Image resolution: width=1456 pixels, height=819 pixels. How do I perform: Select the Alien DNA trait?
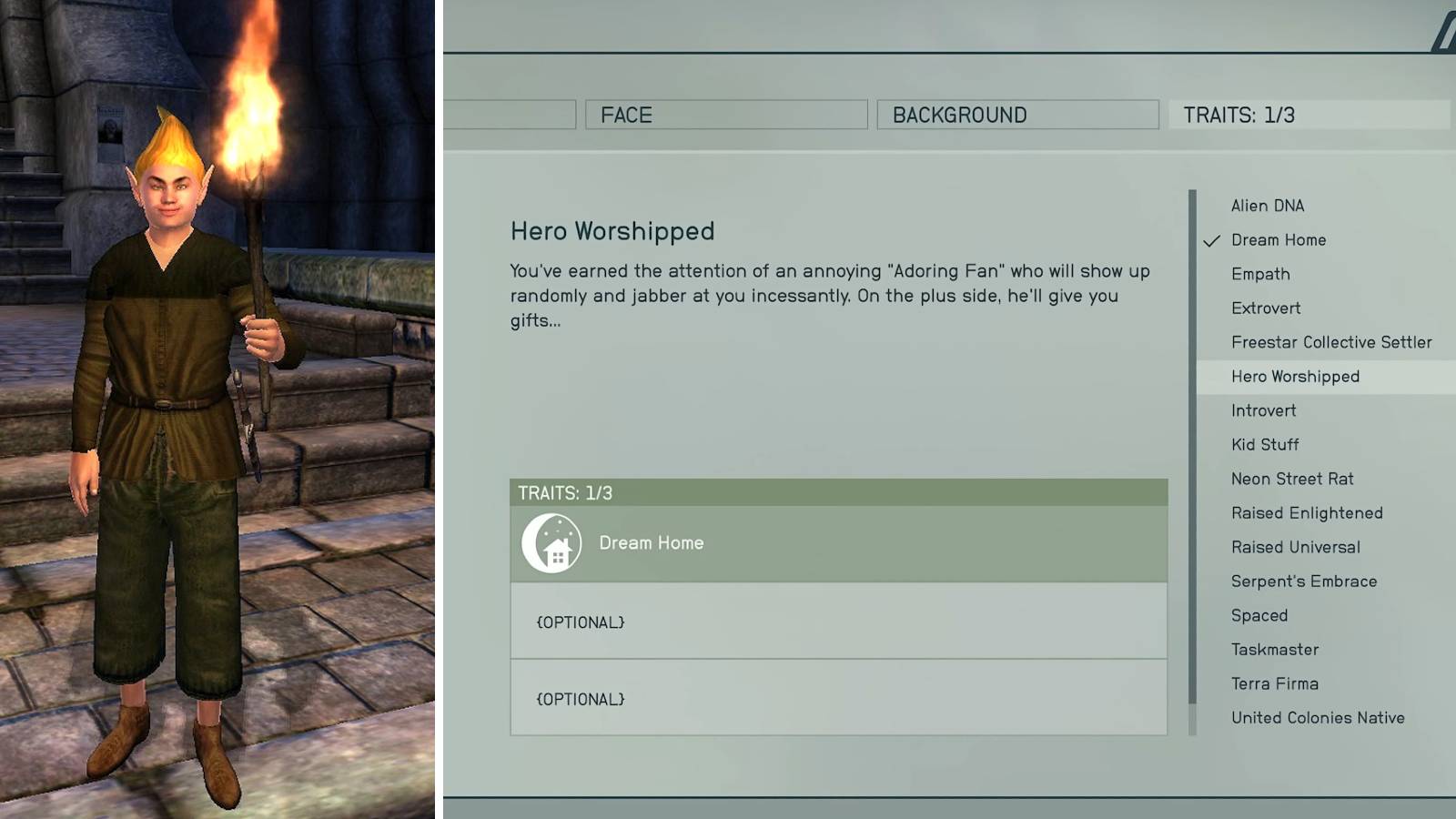pos(1267,206)
